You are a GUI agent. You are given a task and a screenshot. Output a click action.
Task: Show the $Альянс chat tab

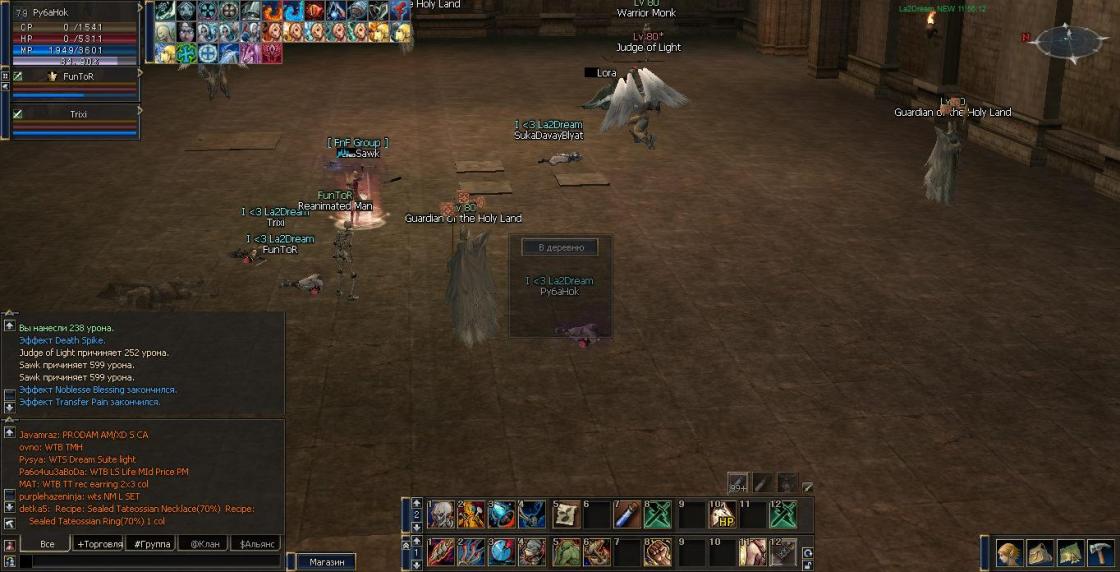[x=255, y=544]
